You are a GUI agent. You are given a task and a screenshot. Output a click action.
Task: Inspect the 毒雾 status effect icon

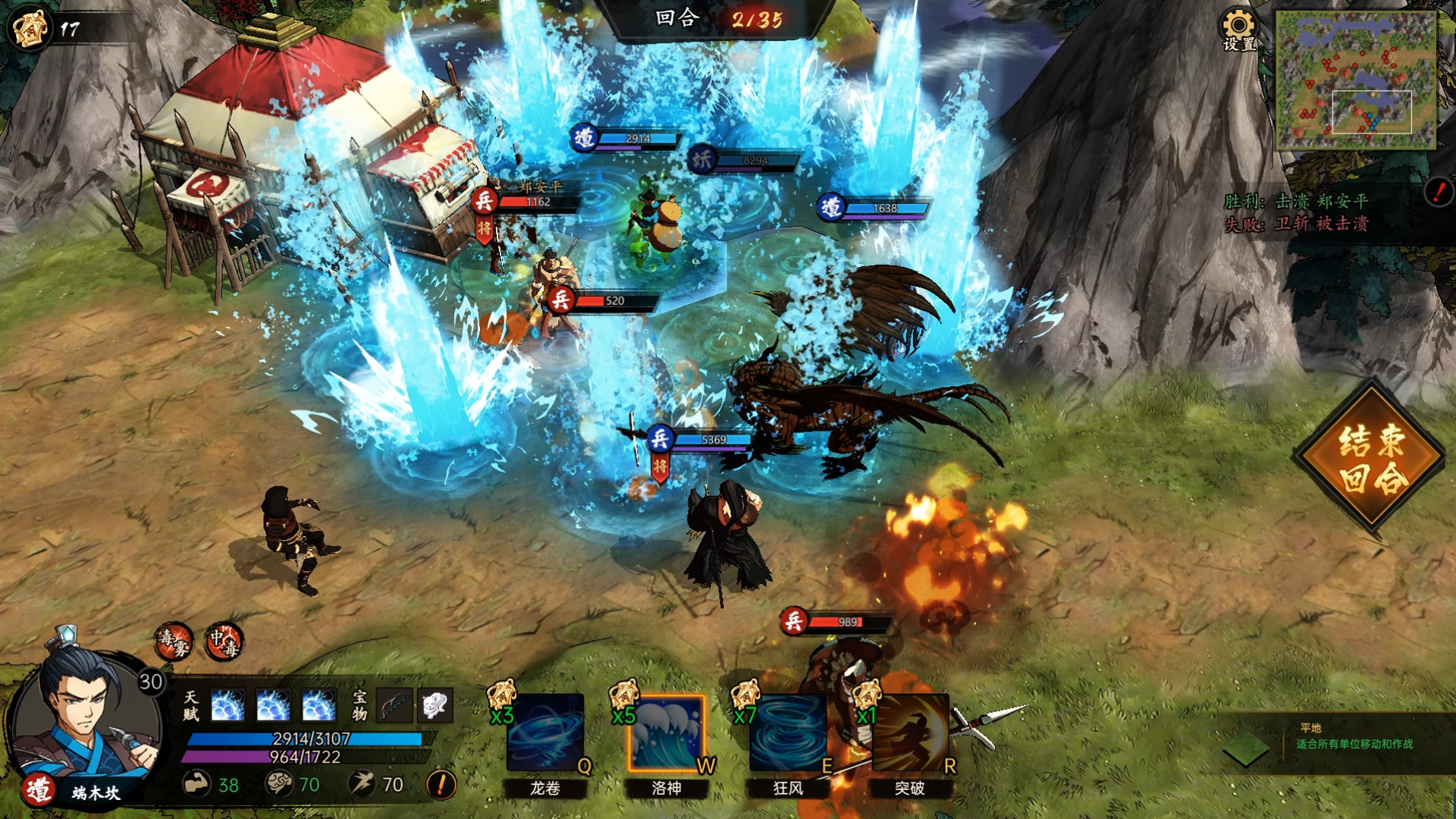point(174,642)
